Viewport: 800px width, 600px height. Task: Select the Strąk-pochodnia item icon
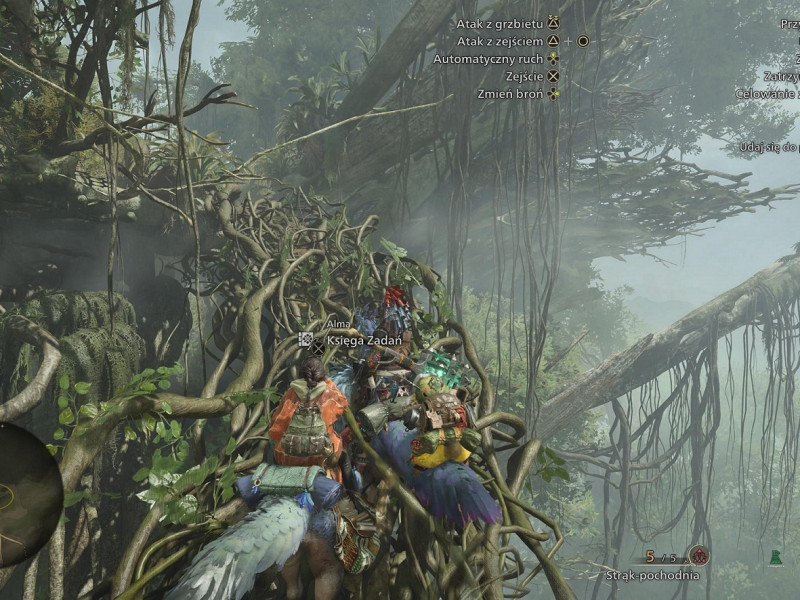click(x=699, y=556)
